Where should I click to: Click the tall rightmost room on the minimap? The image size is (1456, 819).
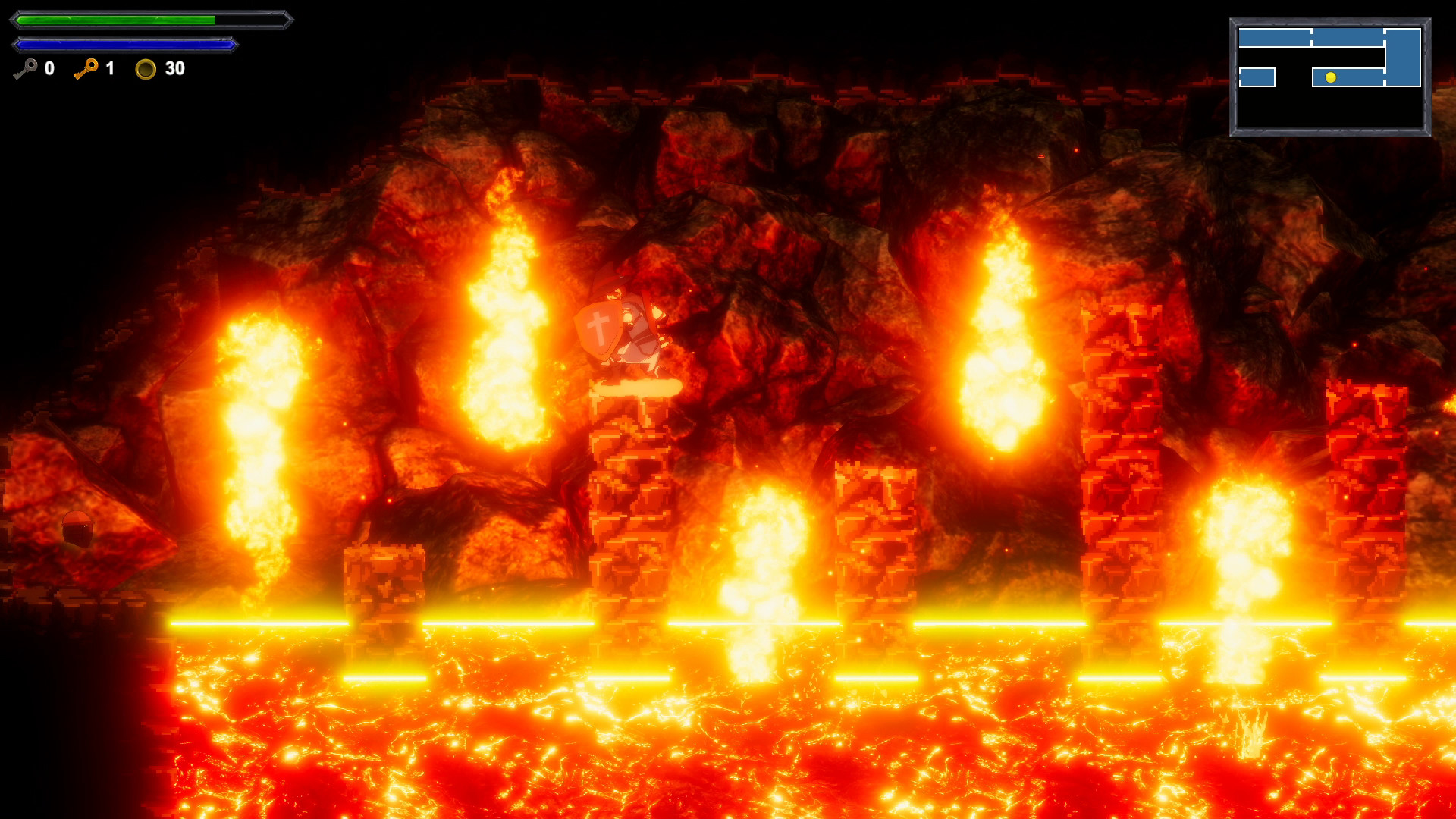click(x=1404, y=57)
